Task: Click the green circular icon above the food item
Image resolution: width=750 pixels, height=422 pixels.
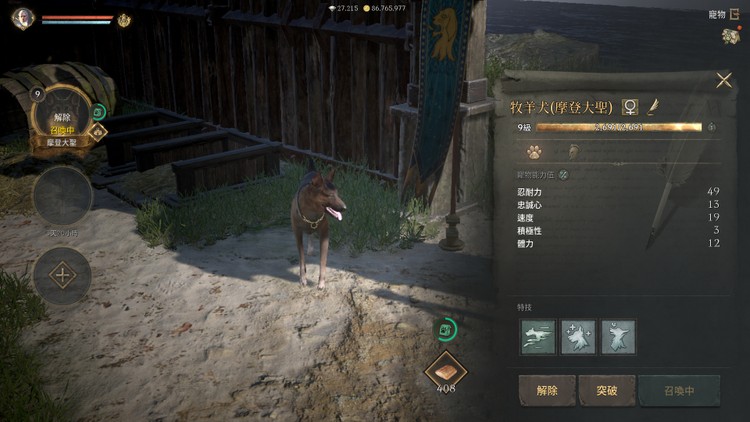Action: tap(445, 328)
